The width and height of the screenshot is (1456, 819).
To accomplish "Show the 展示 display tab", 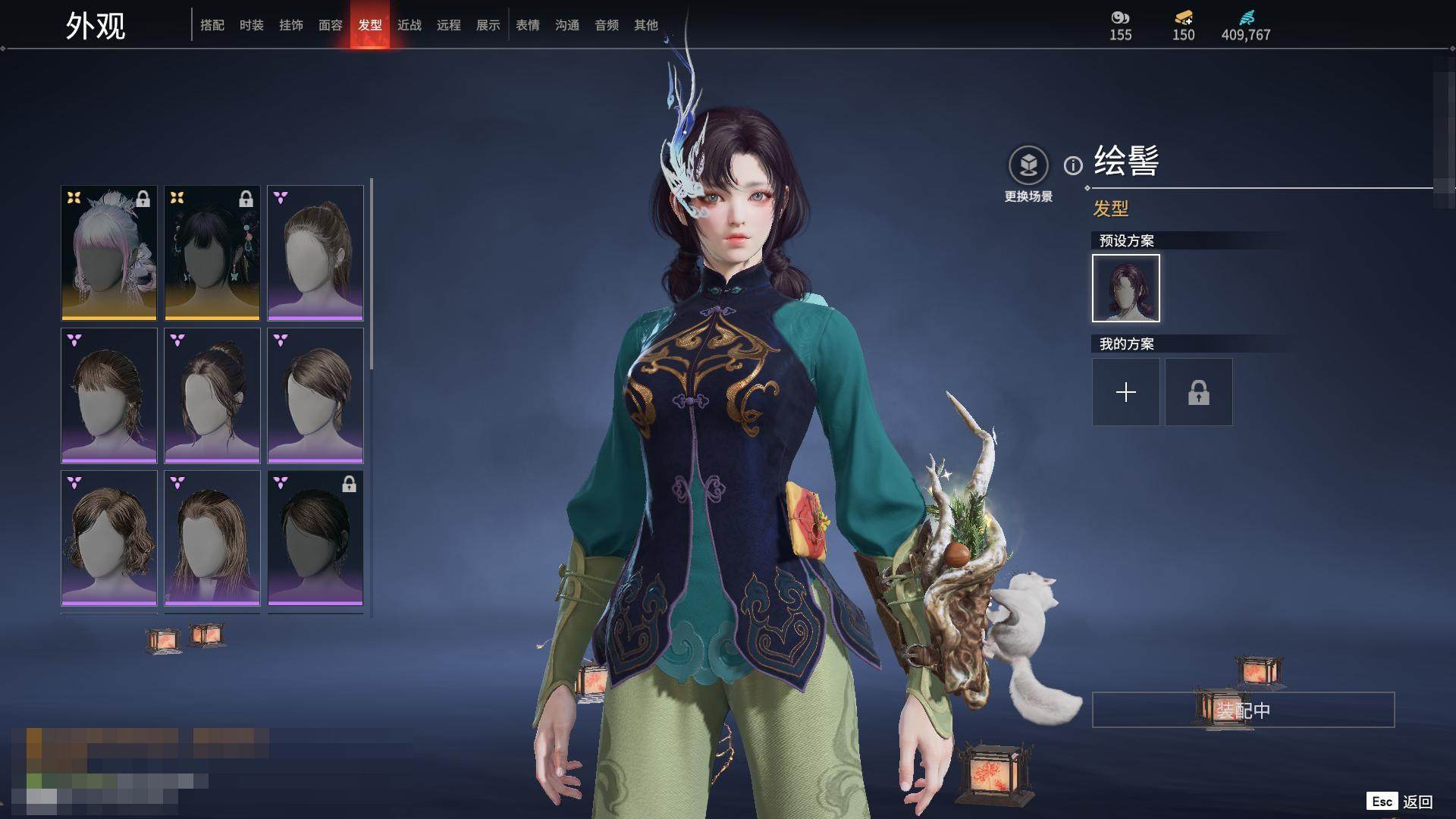I will [x=488, y=25].
